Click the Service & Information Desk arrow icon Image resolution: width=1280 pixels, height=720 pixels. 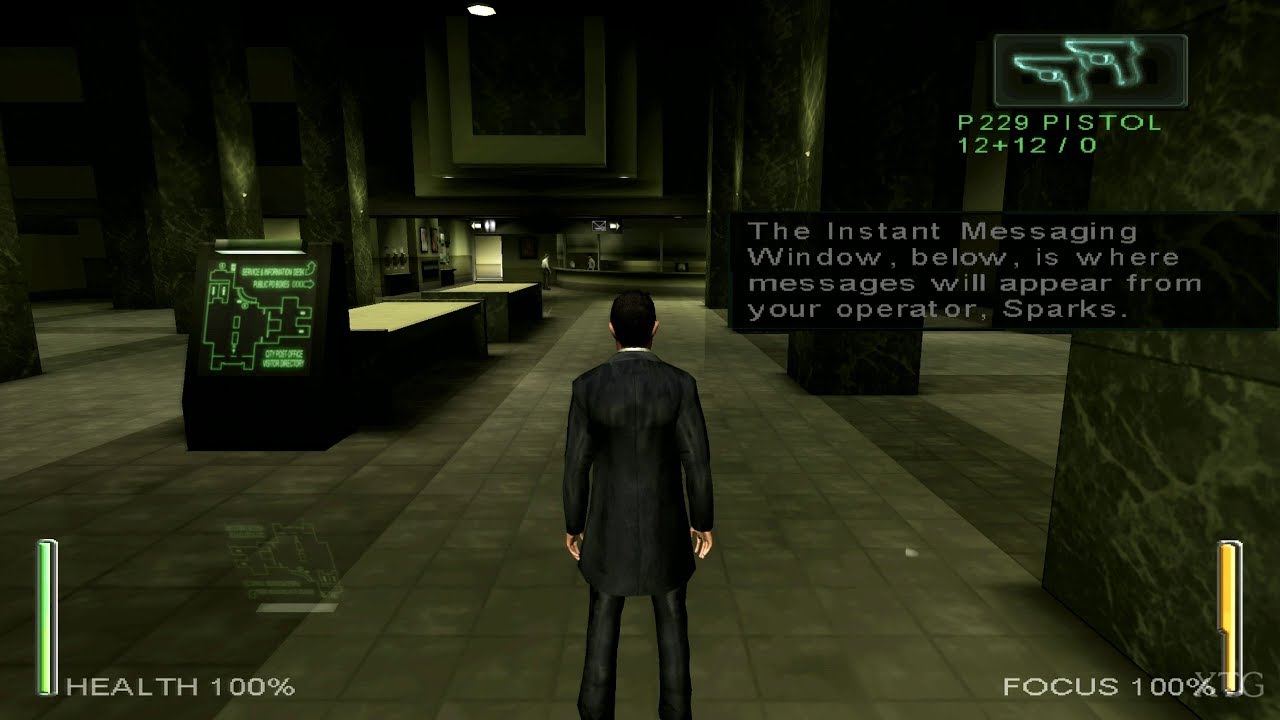311,269
